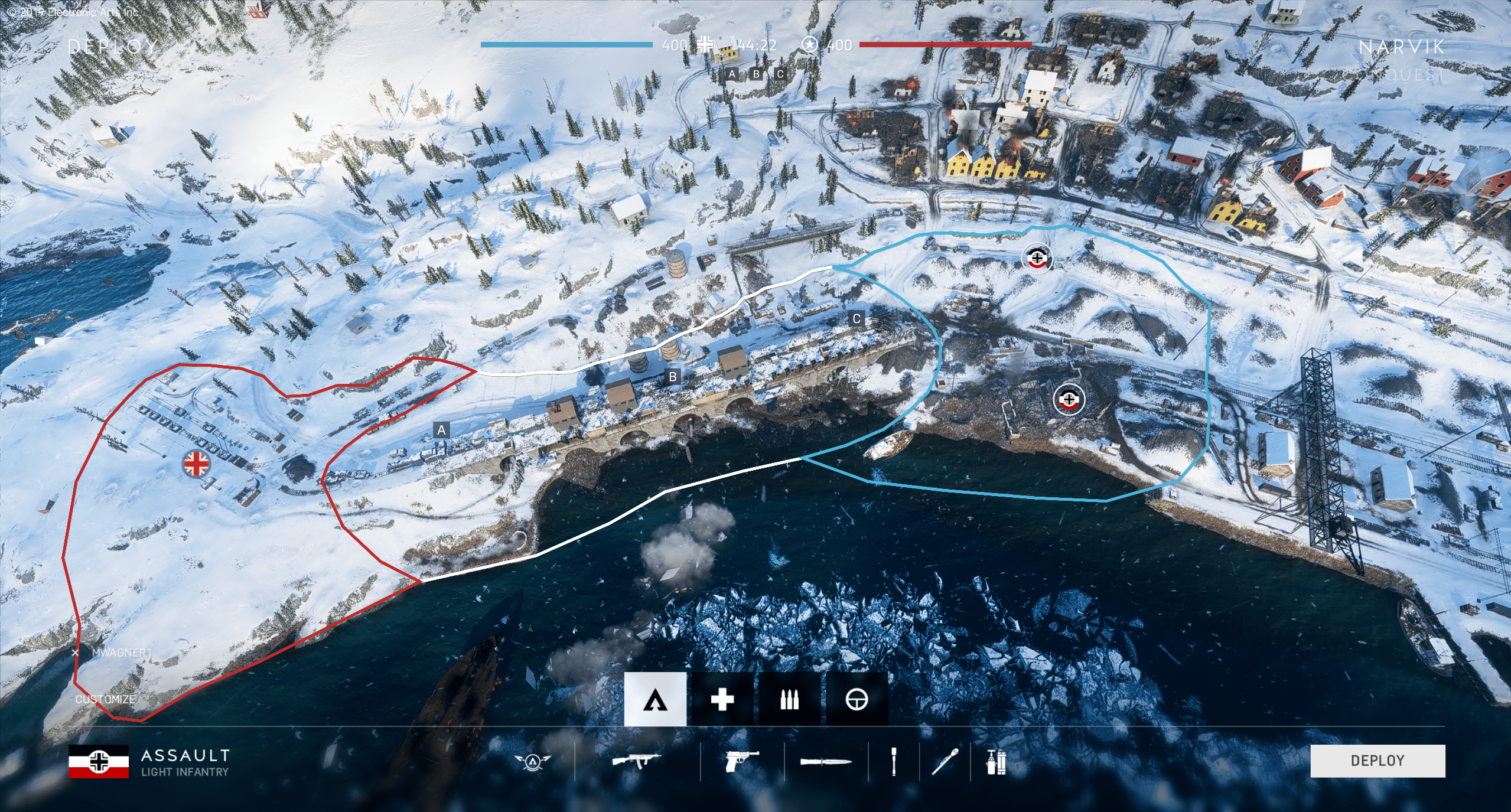Click objective B marker on the map
This screenshot has height=812, width=1511.
[x=672, y=377]
